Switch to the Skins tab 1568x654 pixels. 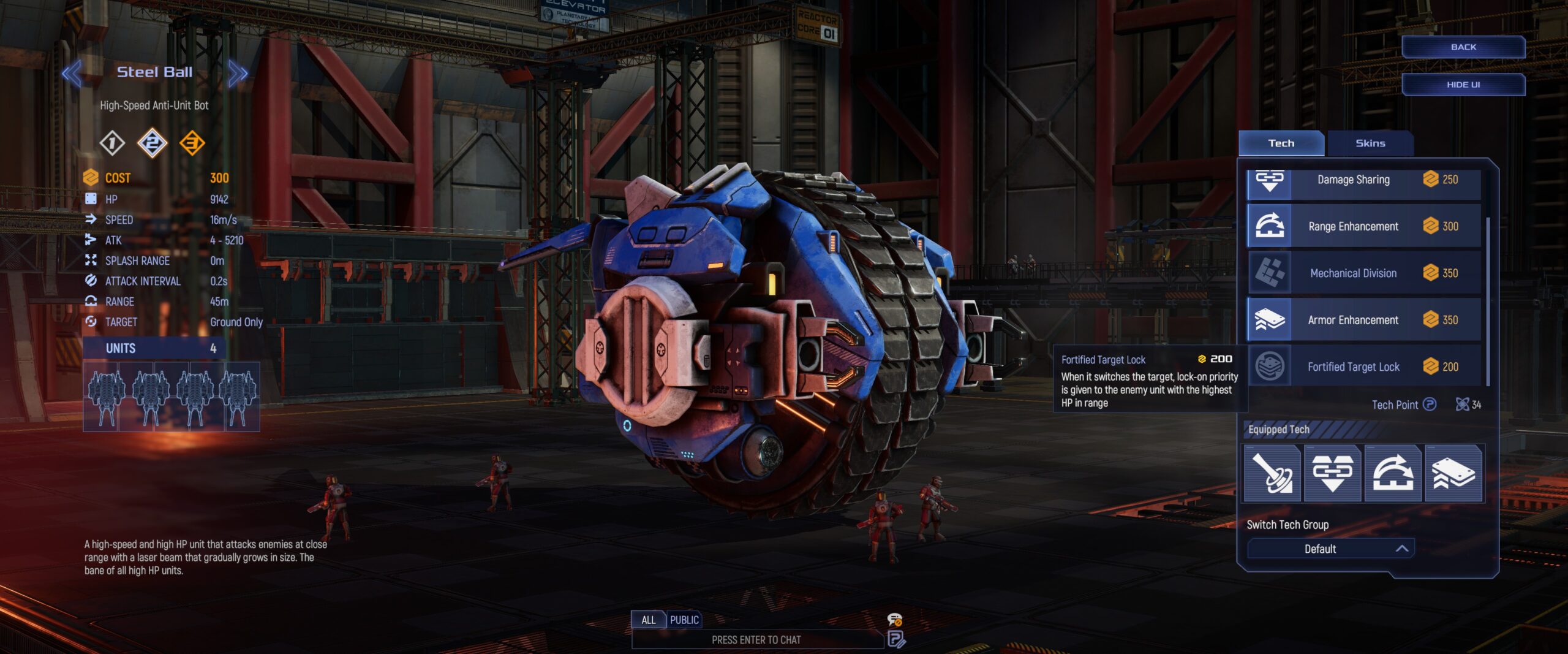(x=1370, y=143)
